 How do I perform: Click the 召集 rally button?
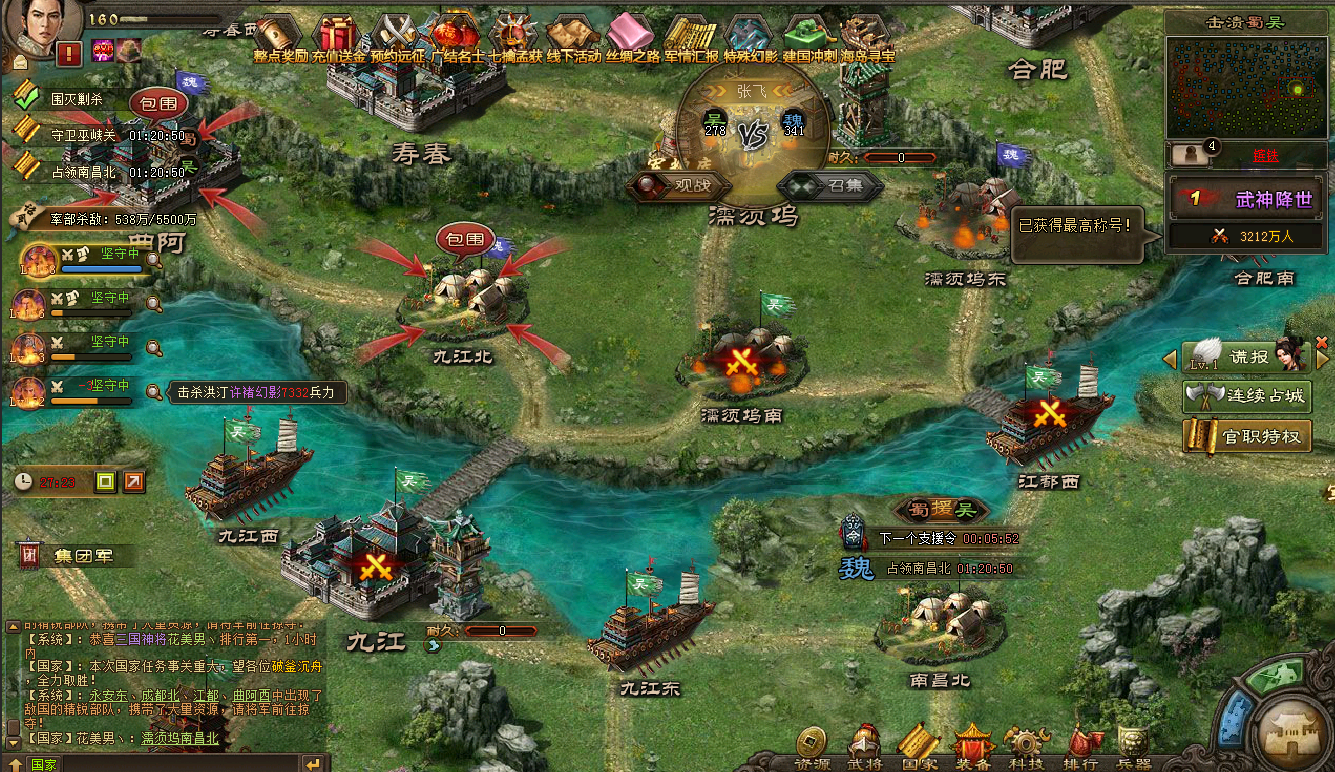[x=831, y=186]
